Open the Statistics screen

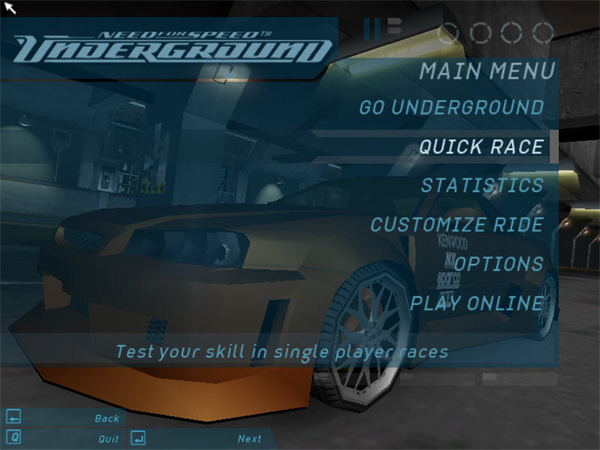(482, 186)
